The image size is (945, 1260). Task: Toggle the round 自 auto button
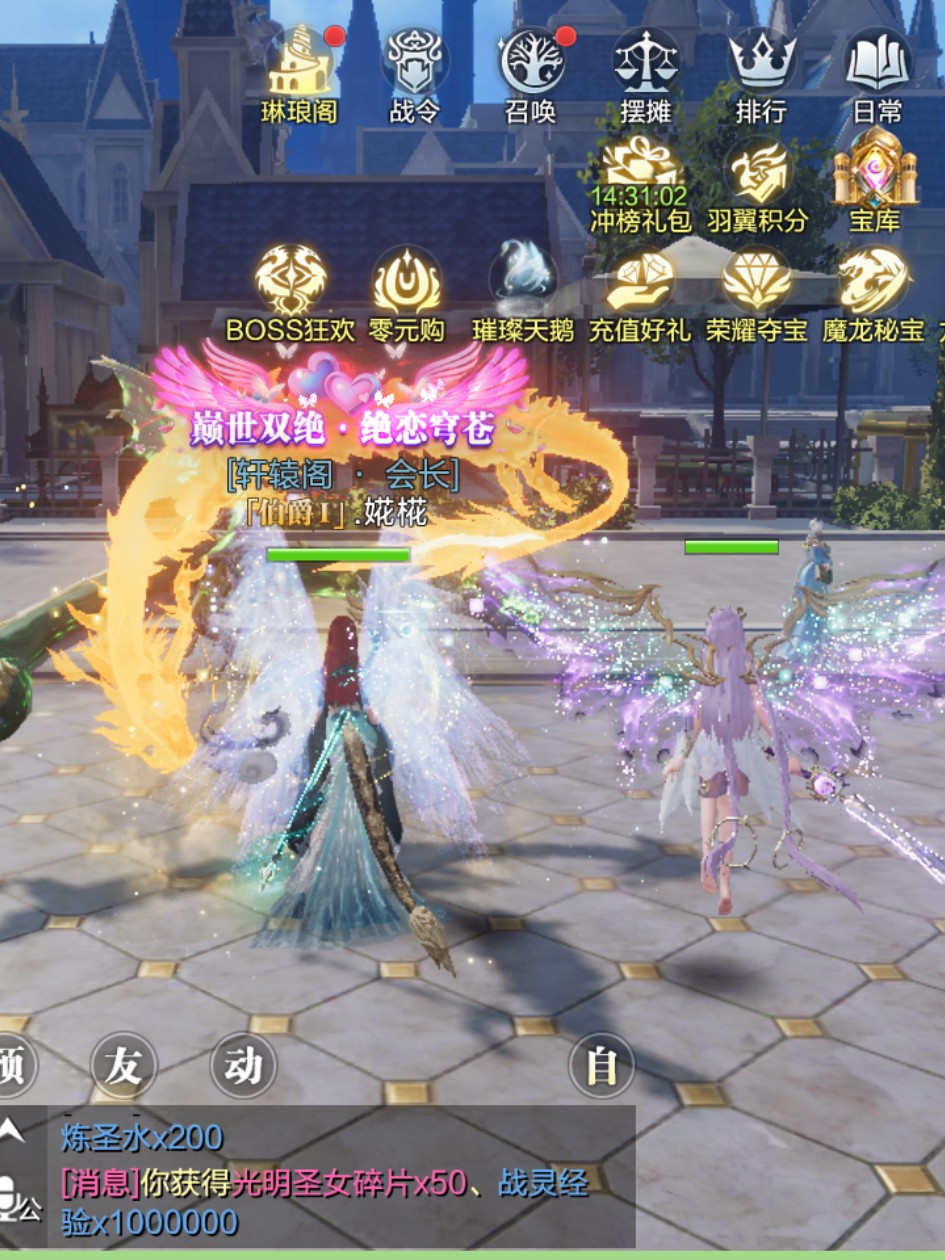point(602,1066)
